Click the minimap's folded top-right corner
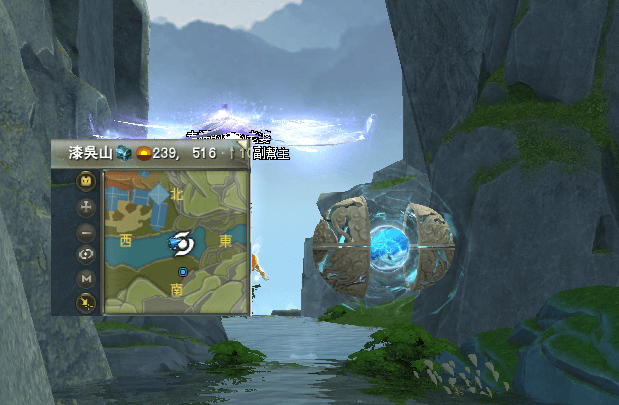The image size is (619, 405). point(242,146)
